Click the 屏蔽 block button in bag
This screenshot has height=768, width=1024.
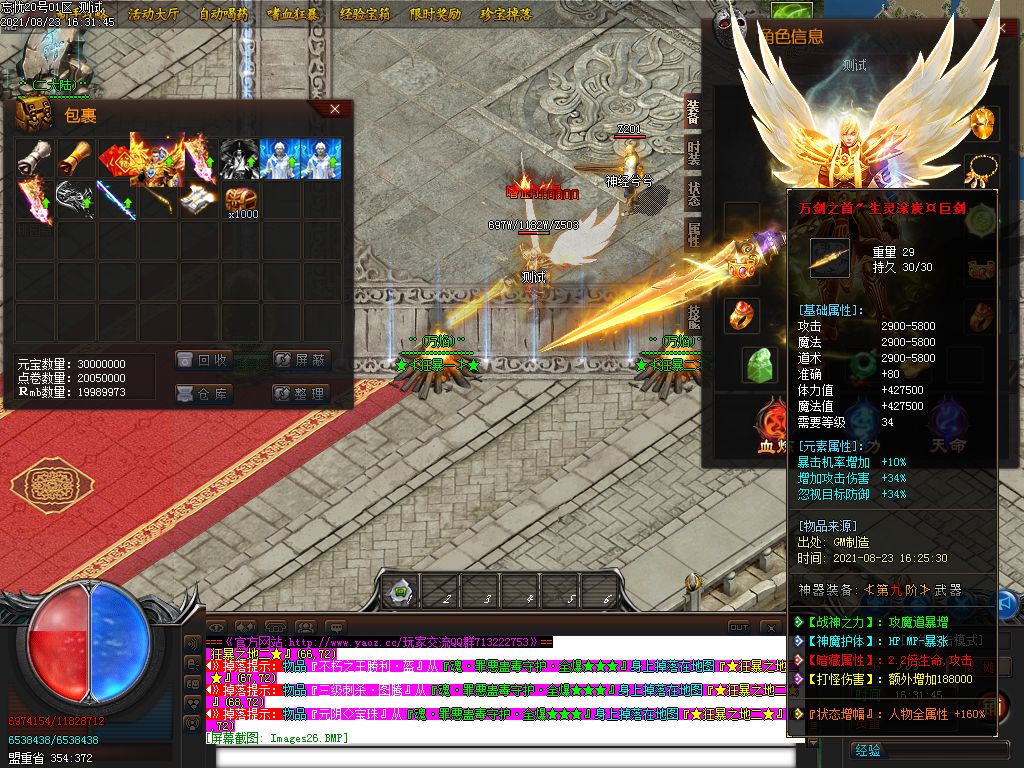pos(300,360)
